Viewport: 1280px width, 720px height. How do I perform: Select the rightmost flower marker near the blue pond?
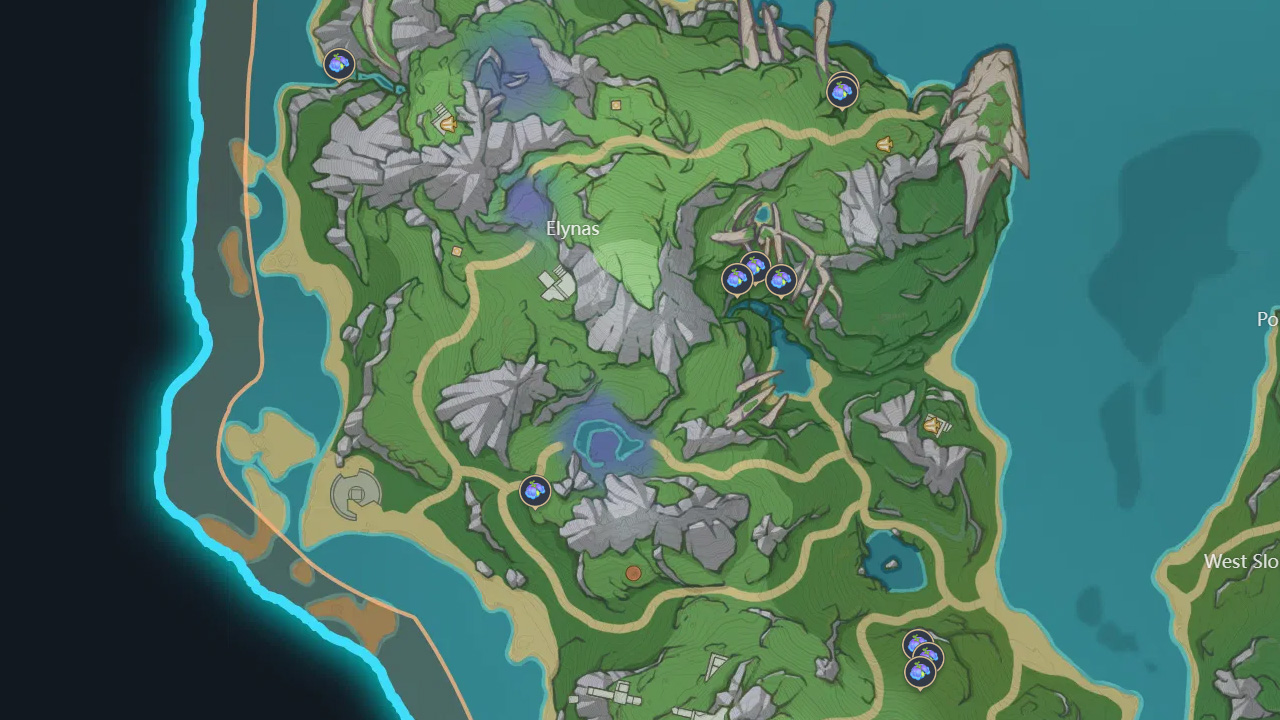click(781, 279)
